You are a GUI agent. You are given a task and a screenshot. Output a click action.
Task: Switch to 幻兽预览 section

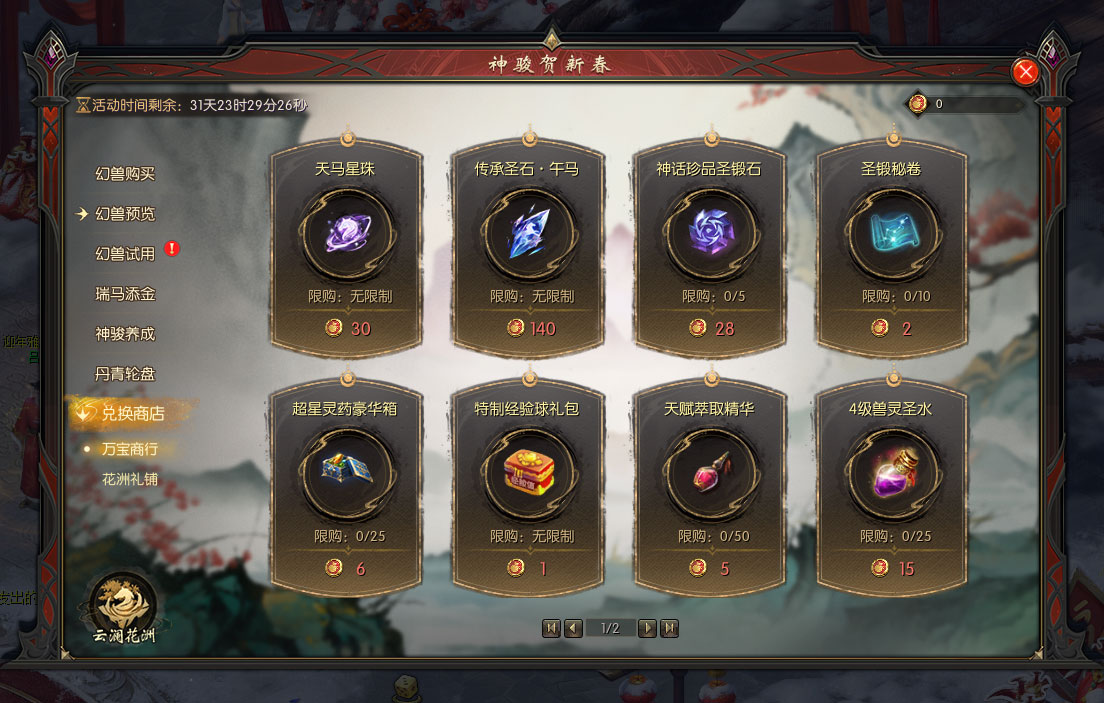click(125, 214)
